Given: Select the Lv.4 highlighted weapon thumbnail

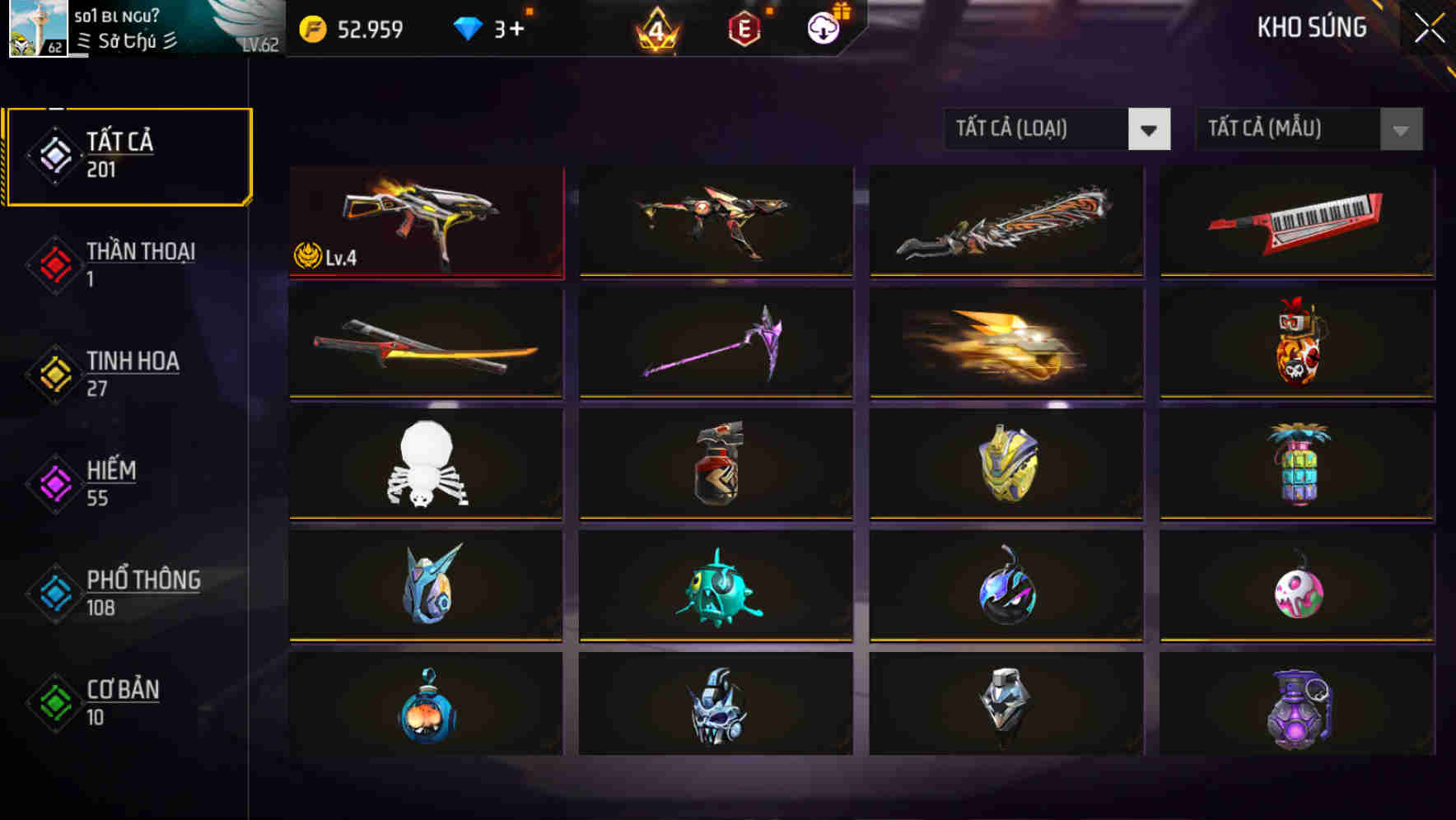Looking at the screenshot, I should click(x=425, y=222).
